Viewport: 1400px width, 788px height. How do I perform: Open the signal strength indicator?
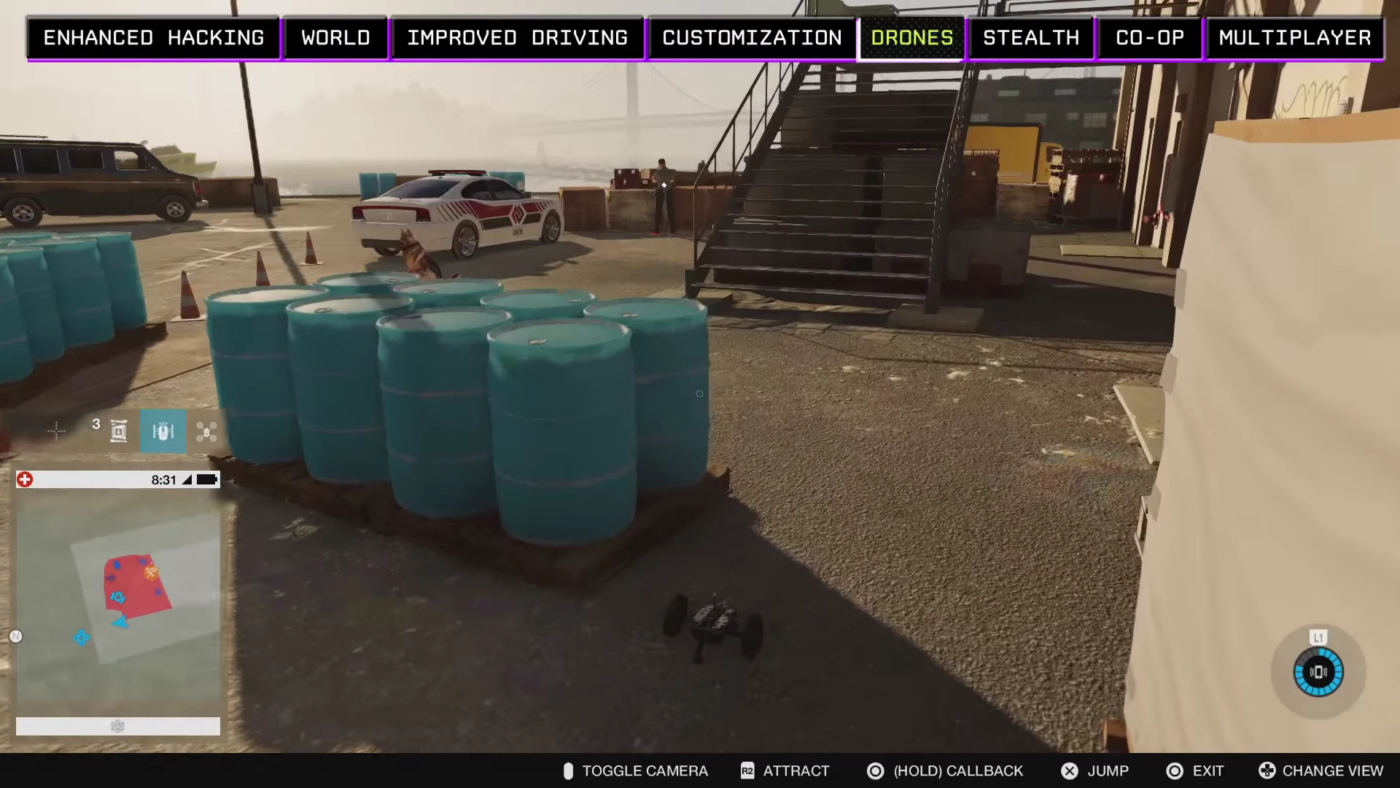tap(186, 479)
